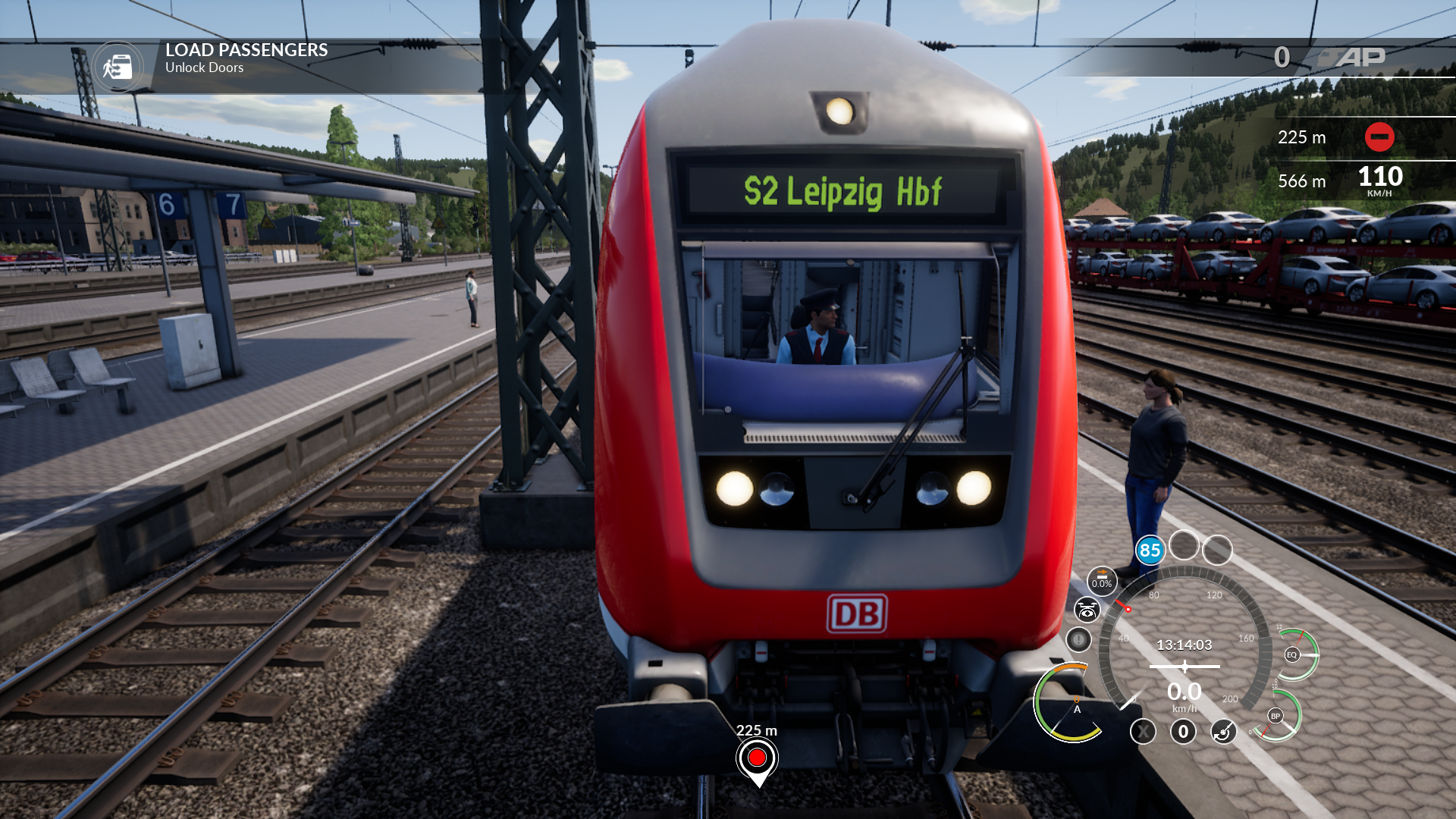Image resolution: width=1456 pixels, height=819 pixels.
Task: Select the red objective marker at 225 m
Action: (x=757, y=758)
